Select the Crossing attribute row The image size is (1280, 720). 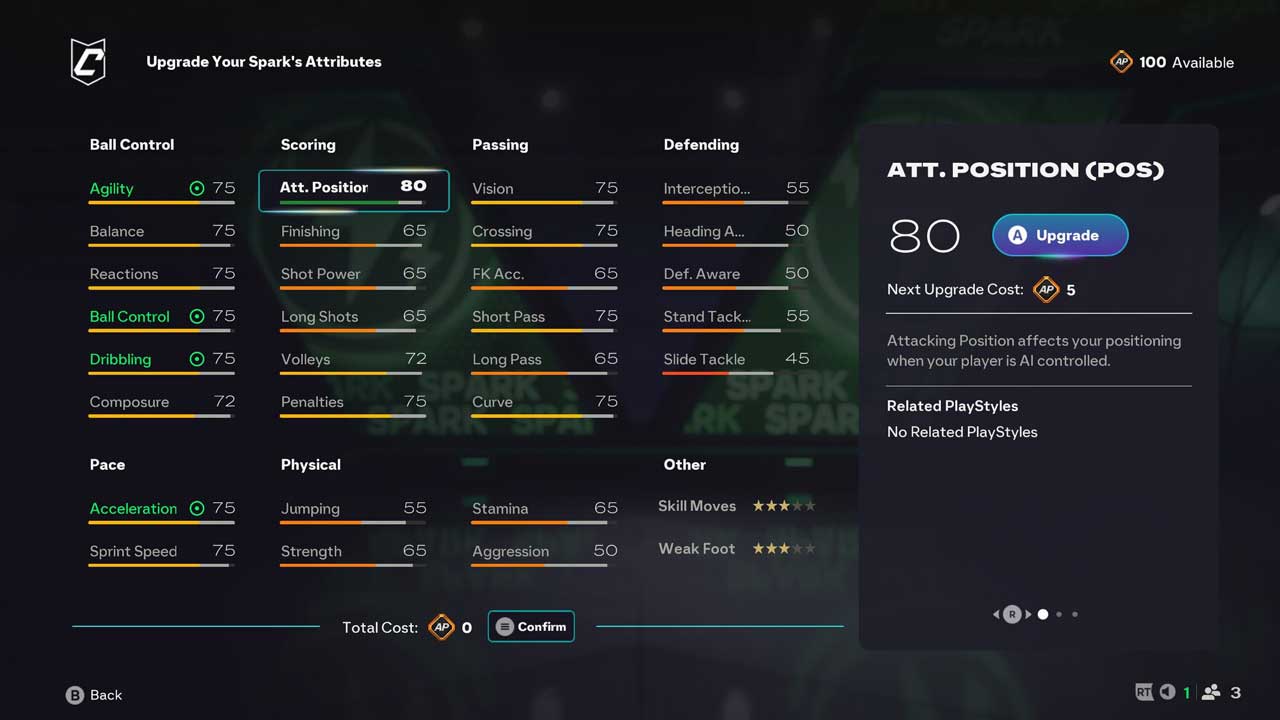point(544,232)
